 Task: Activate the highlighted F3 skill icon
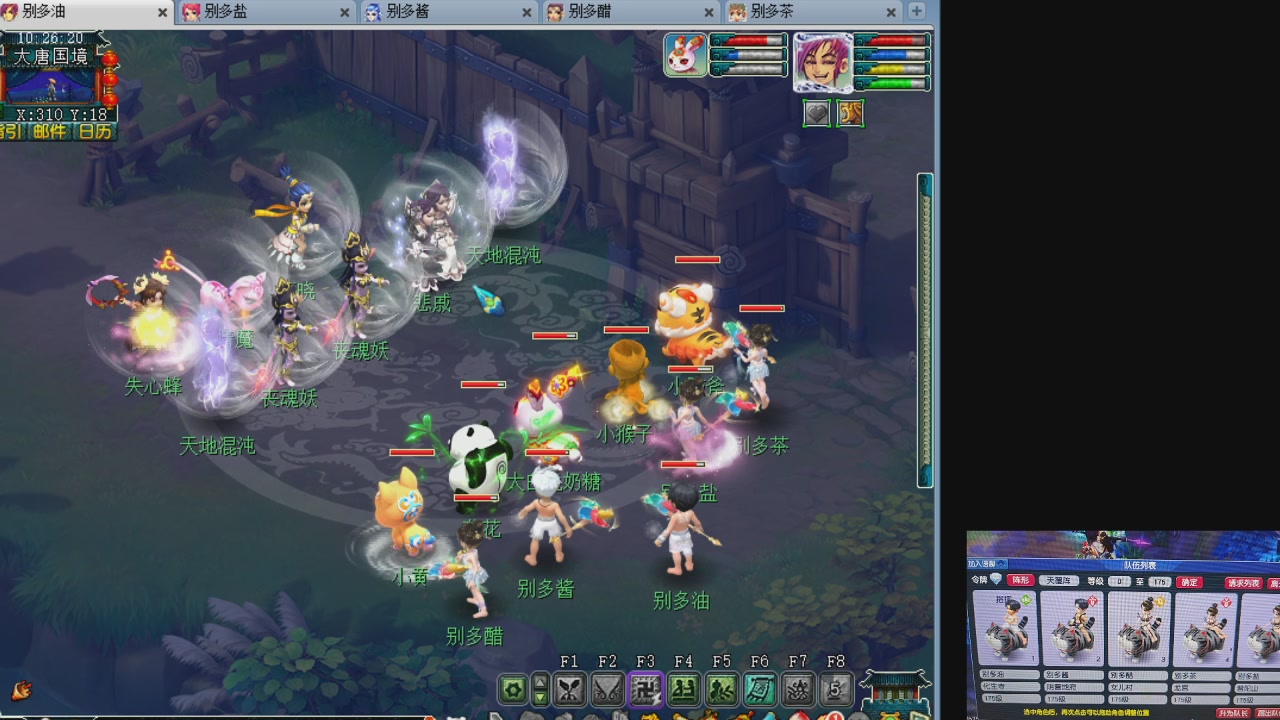646,688
